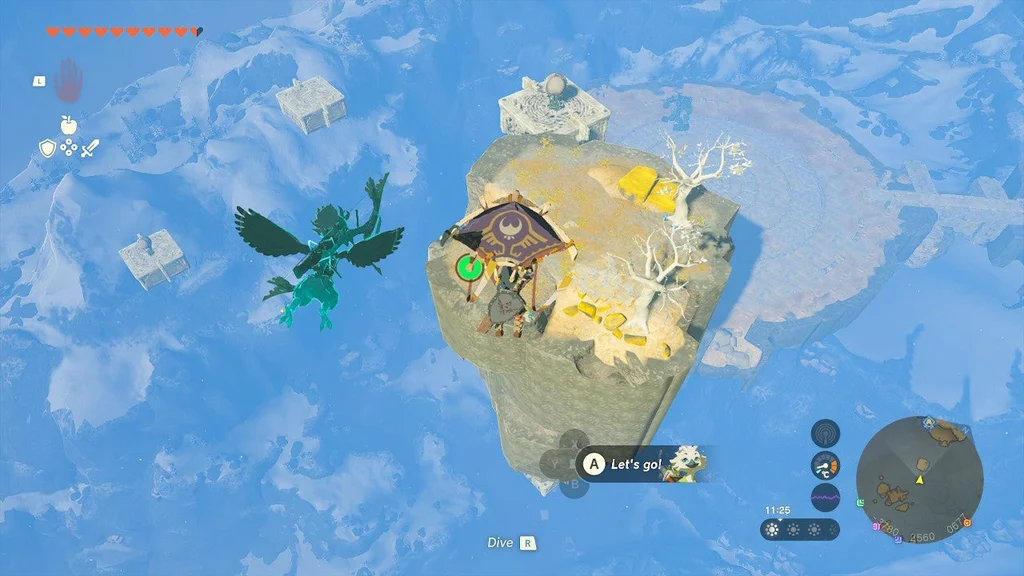
Task: Open the apple materials quick menu
Action: [68, 124]
